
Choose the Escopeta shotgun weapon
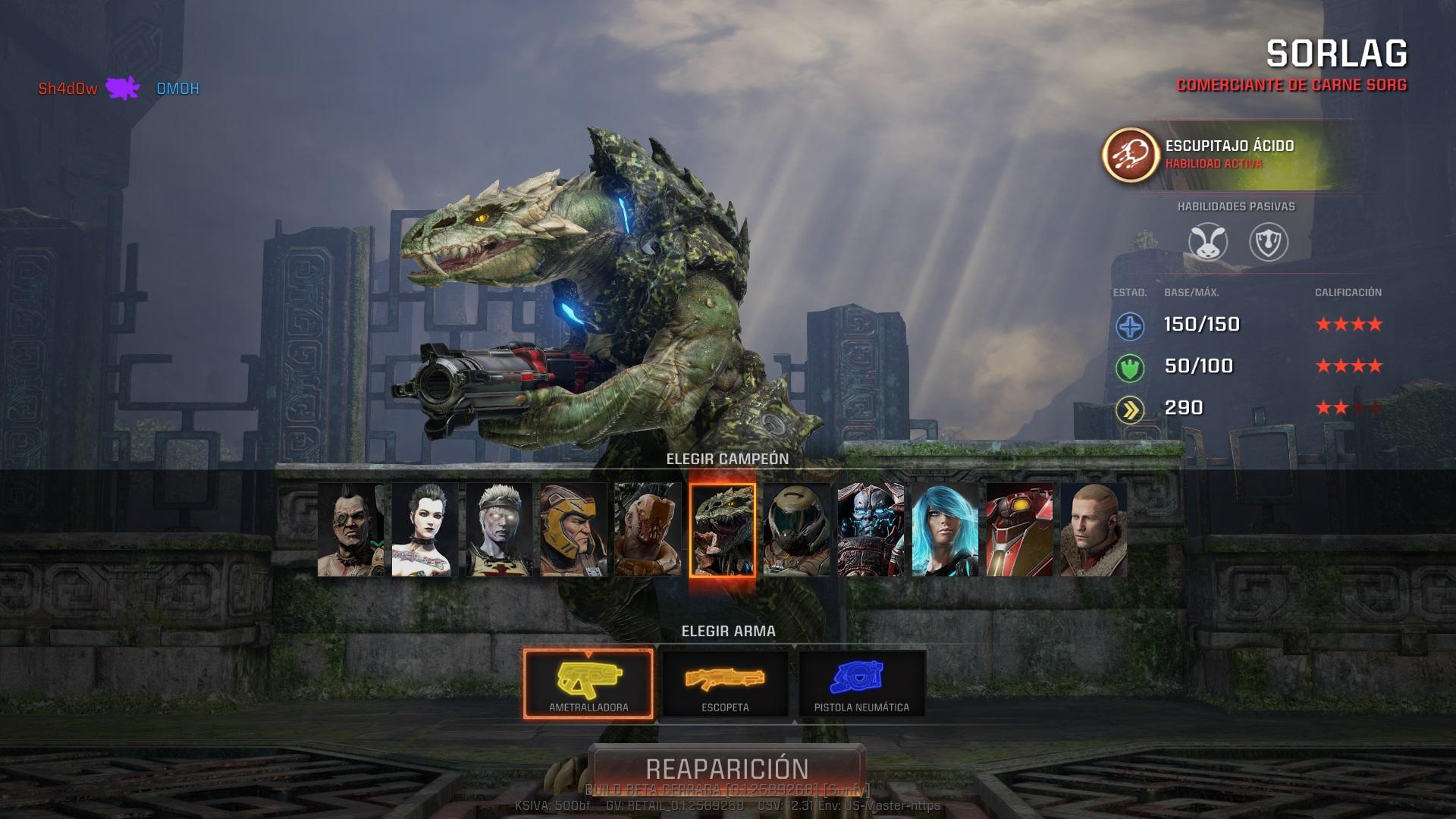[725, 684]
